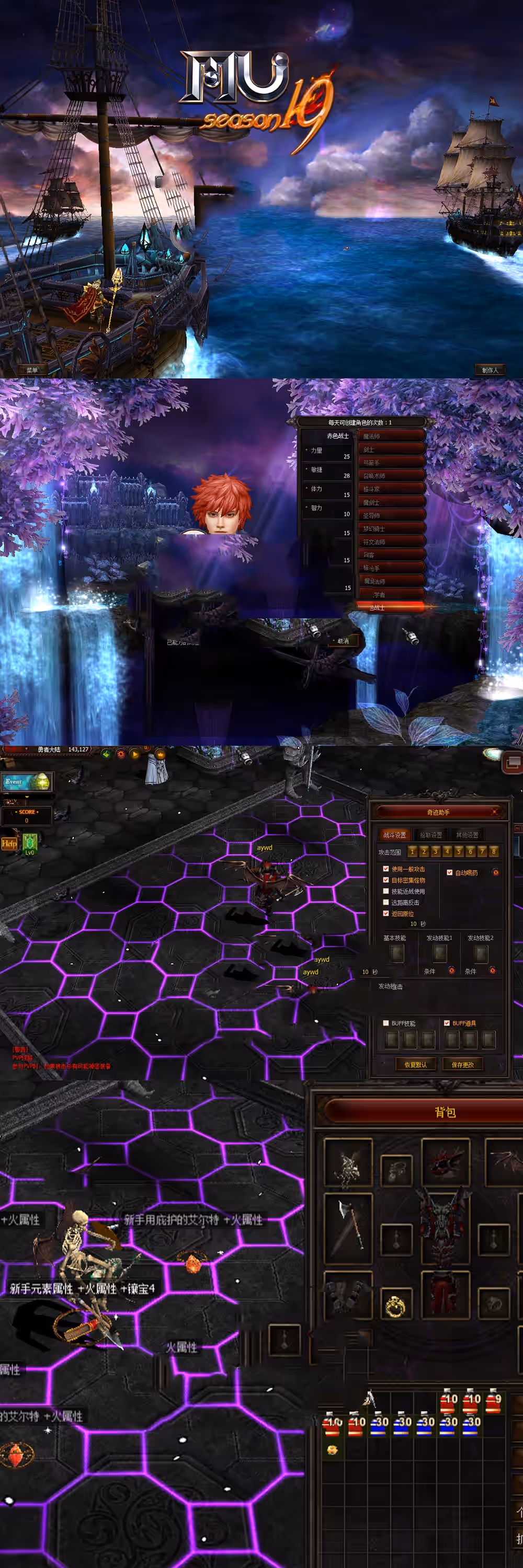
Task: Open the Event egg banner
Action: 27,781
